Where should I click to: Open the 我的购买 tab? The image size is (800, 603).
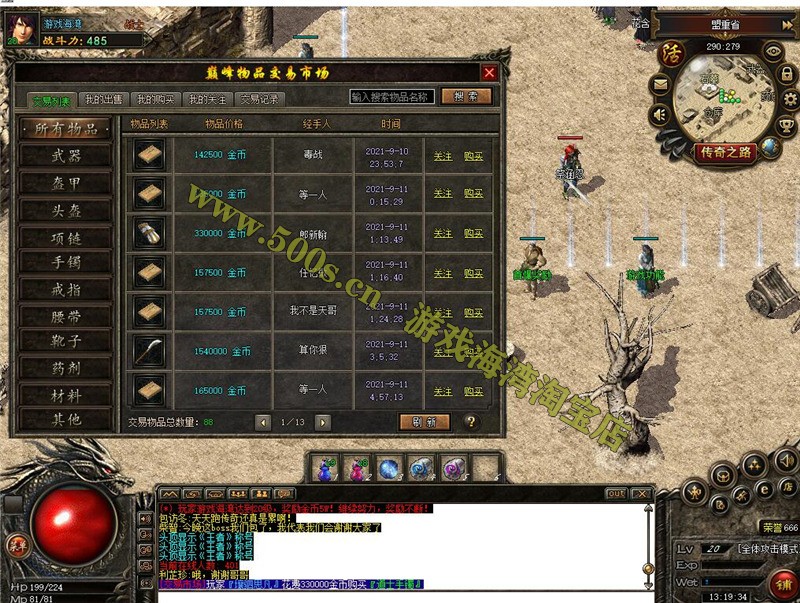(x=155, y=99)
